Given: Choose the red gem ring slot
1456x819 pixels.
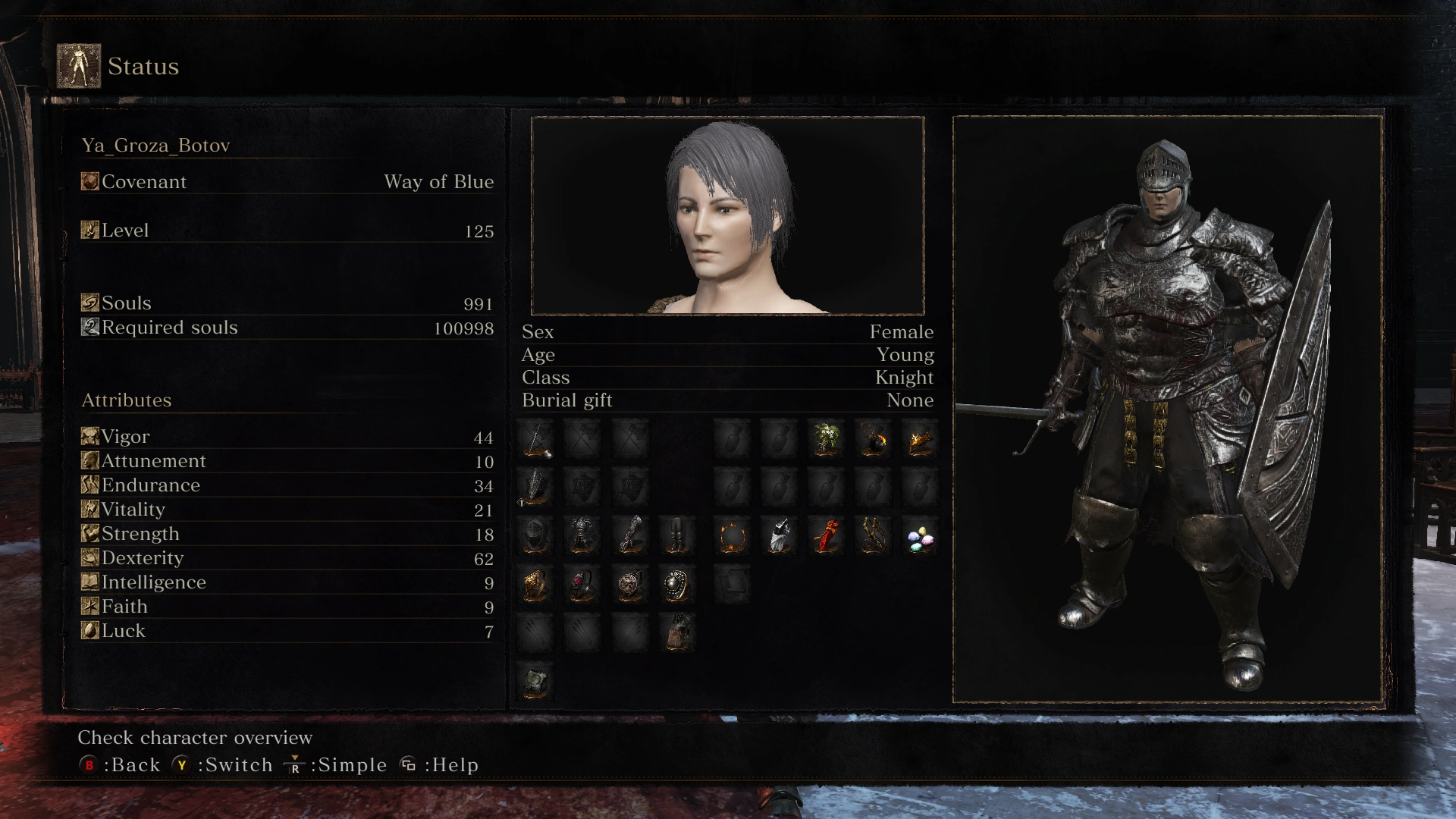Looking at the screenshot, I should tap(582, 585).
